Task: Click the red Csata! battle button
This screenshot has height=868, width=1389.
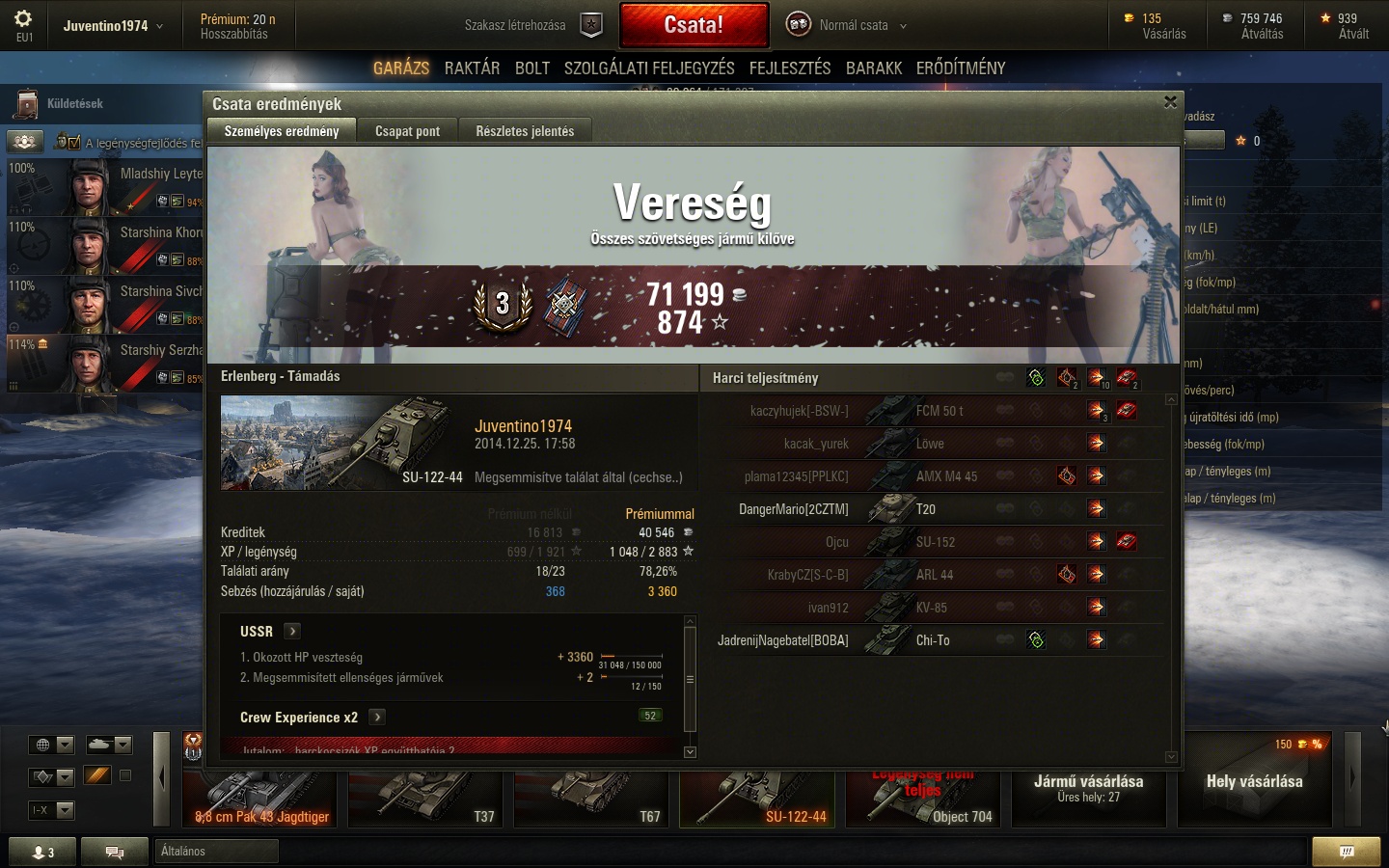Action: (x=694, y=25)
